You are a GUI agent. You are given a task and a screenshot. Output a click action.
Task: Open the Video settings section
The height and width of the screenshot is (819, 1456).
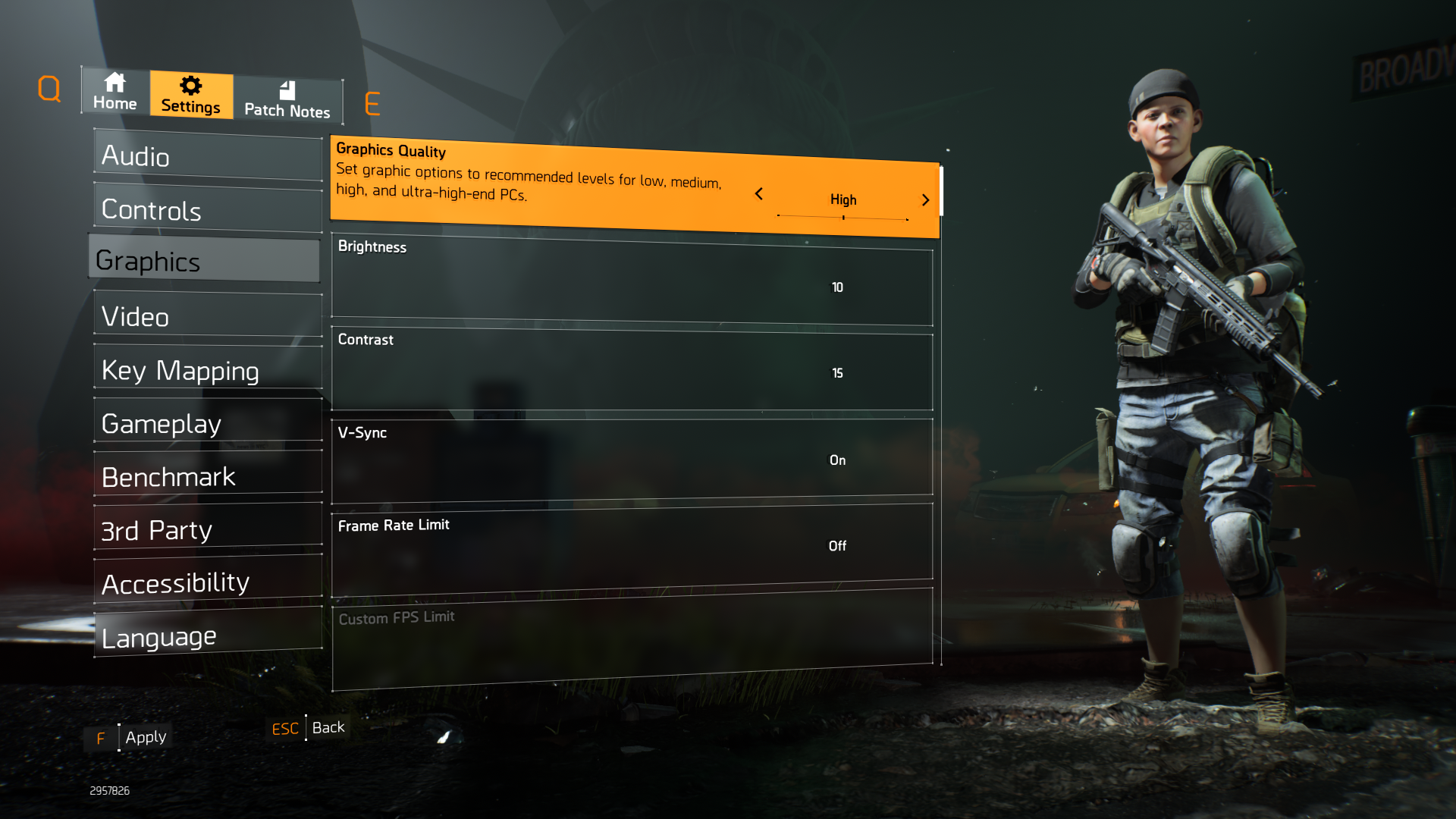(x=208, y=316)
